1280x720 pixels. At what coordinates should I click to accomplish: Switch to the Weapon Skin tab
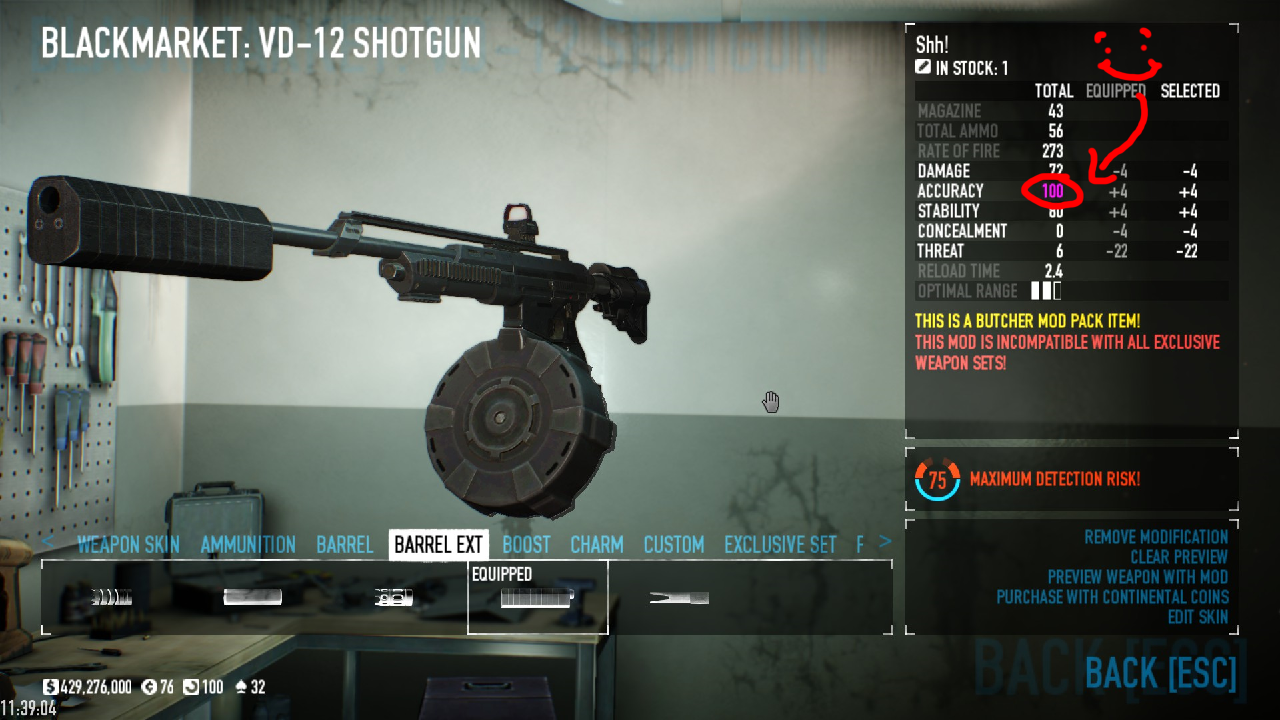pos(128,545)
